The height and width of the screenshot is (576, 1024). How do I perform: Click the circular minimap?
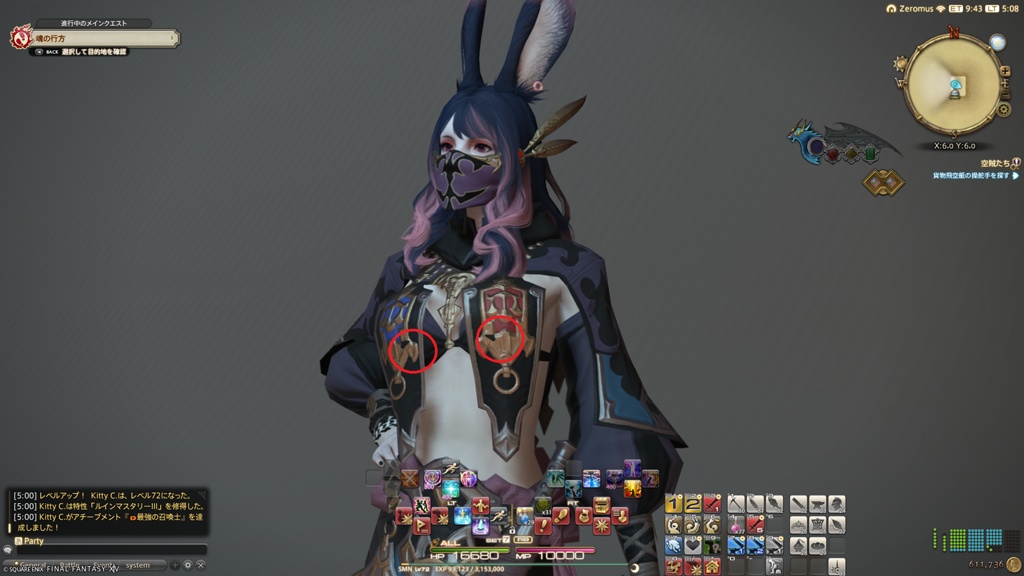[x=953, y=84]
